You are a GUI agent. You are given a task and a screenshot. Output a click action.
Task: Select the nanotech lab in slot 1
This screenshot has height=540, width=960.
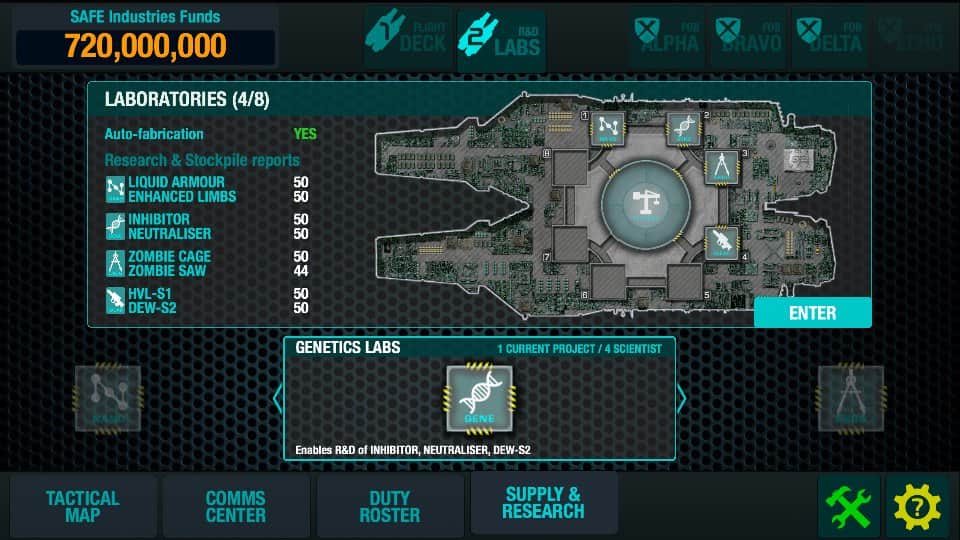[x=607, y=127]
